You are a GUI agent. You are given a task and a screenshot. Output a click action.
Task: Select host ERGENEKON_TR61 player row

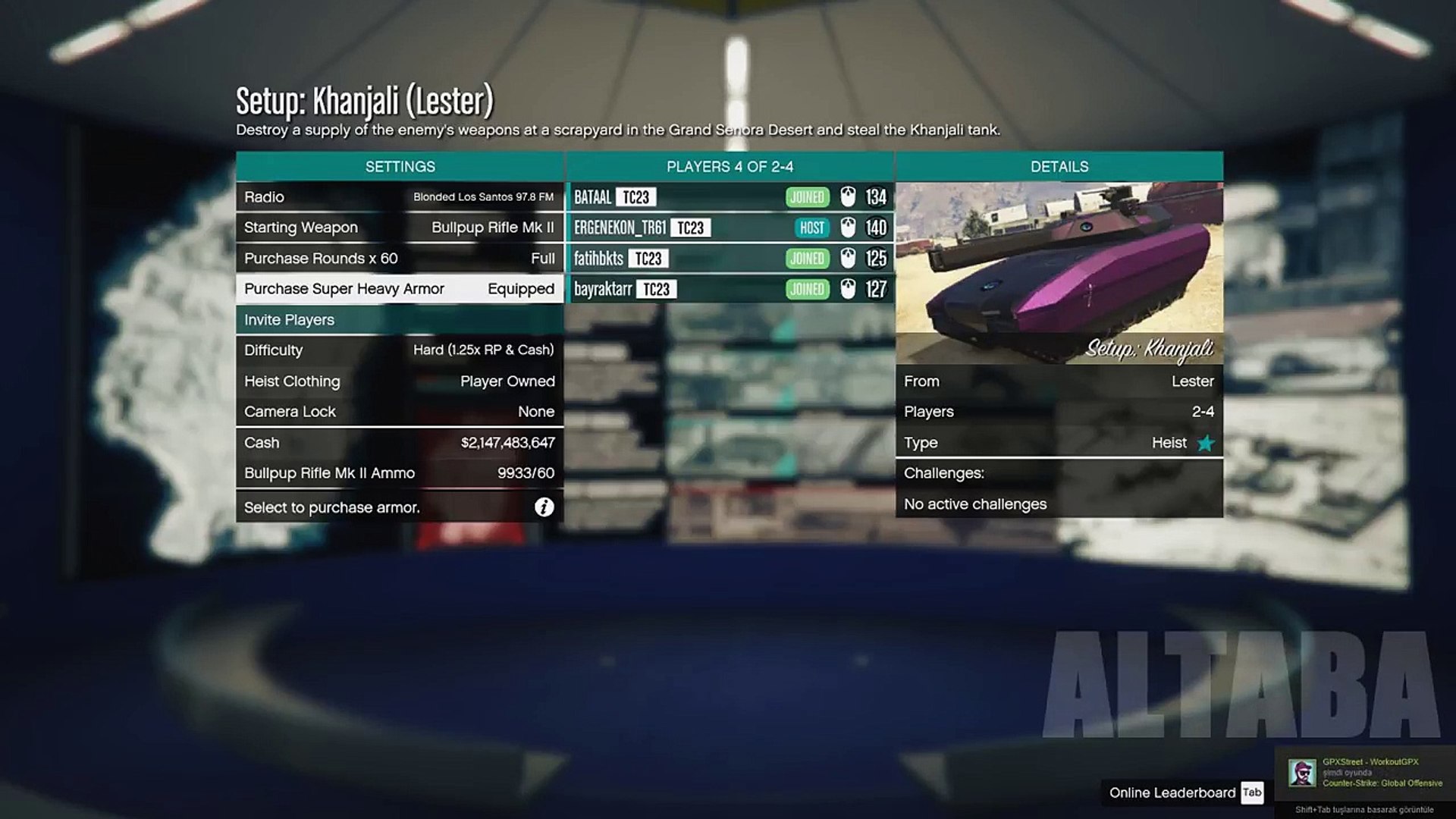(730, 227)
